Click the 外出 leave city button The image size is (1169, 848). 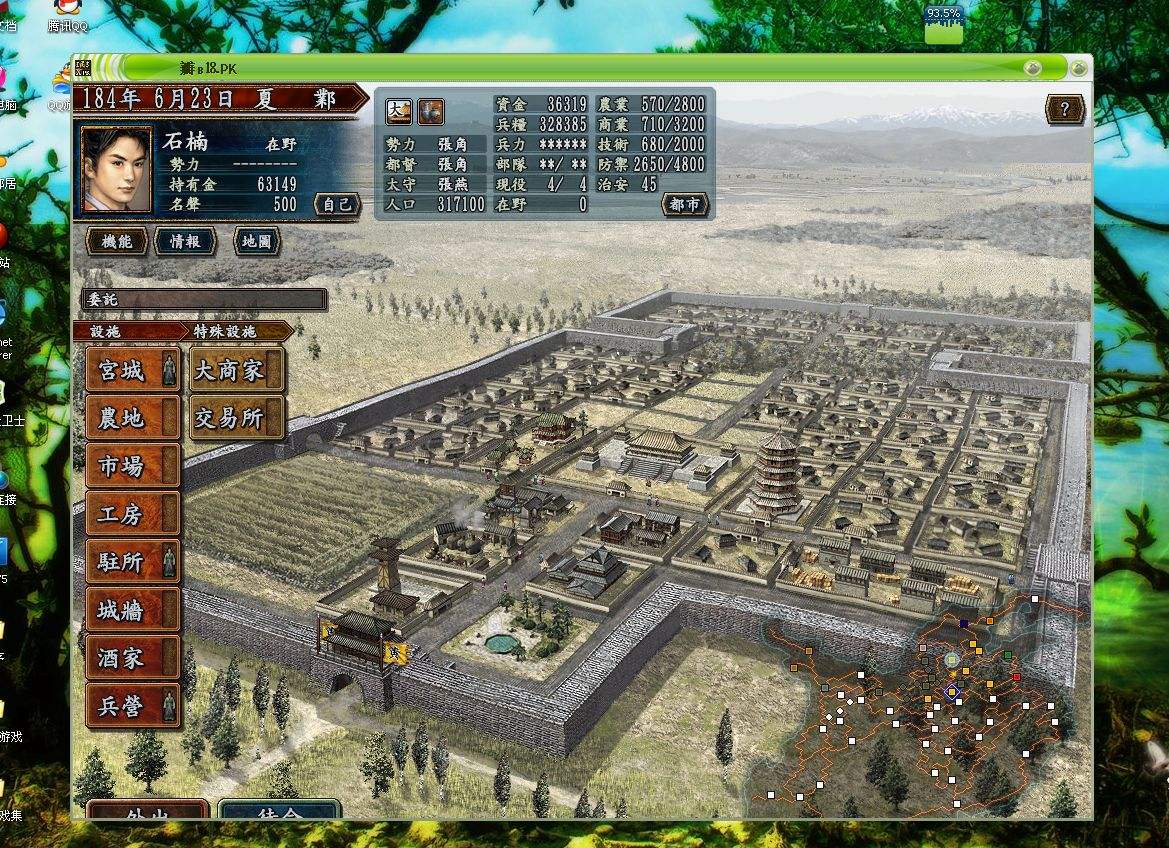pyautogui.click(x=147, y=813)
